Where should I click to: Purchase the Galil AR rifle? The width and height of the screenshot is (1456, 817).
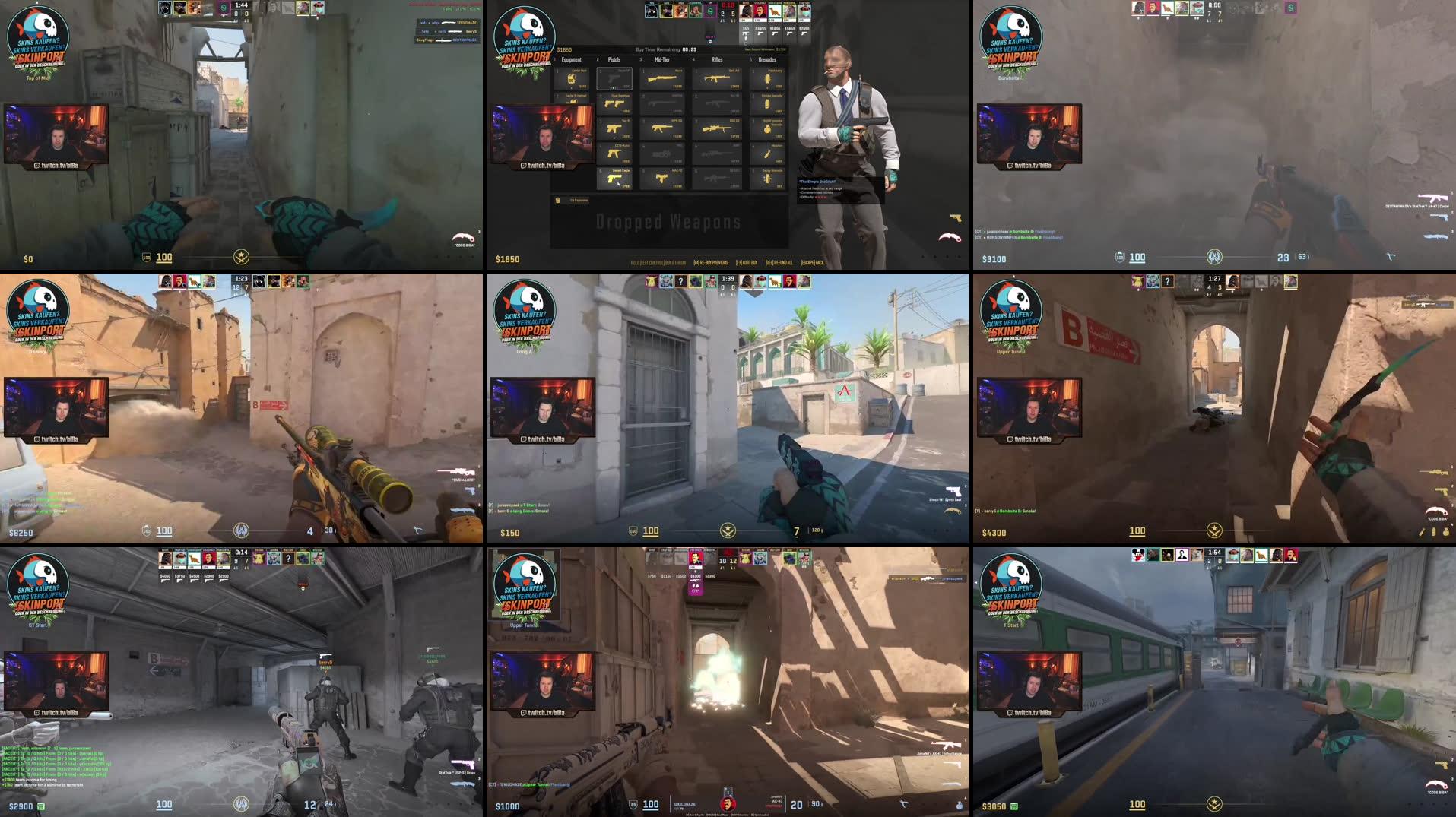716,79
